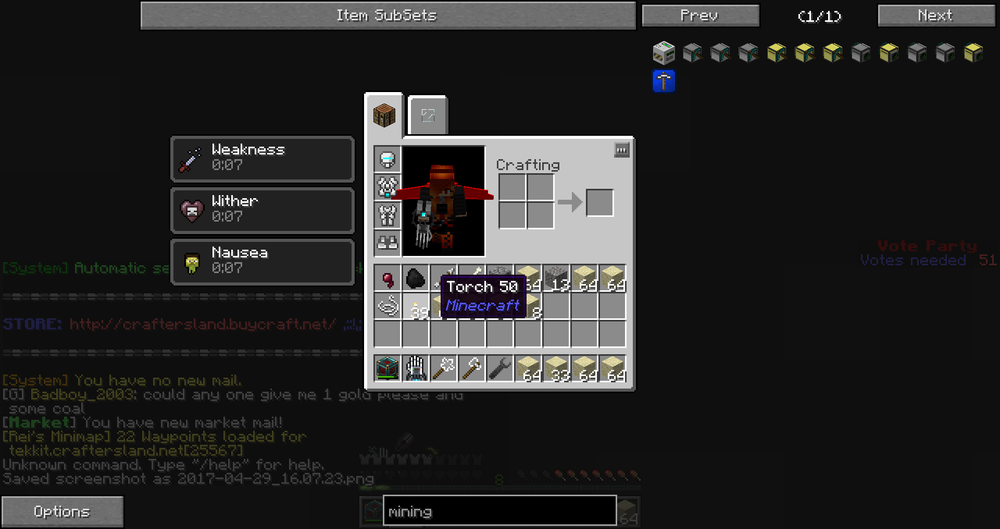Select the equipped leggings armor slot

click(387, 215)
